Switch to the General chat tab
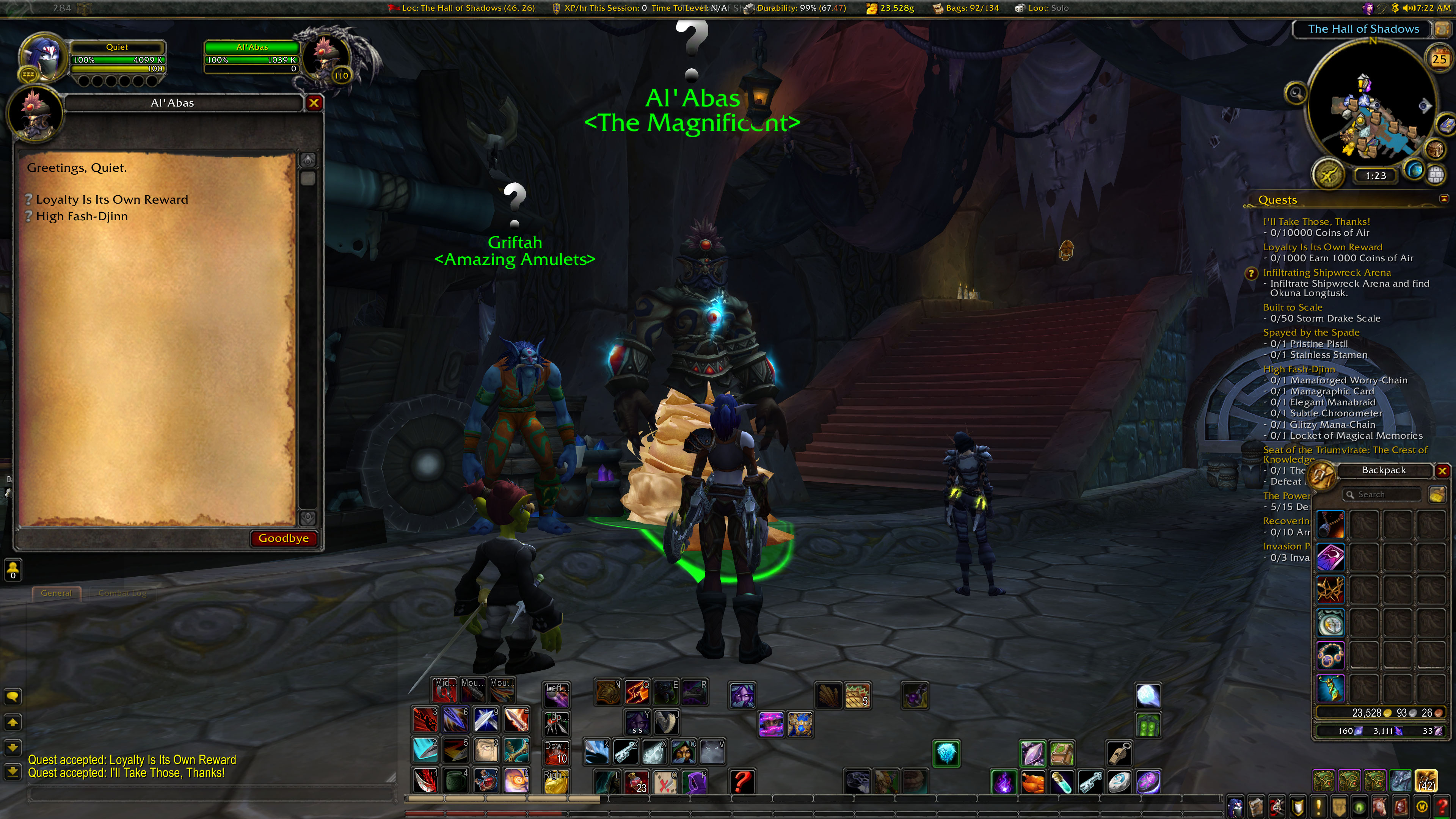1456x819 pixels. (x=56, y=593)
